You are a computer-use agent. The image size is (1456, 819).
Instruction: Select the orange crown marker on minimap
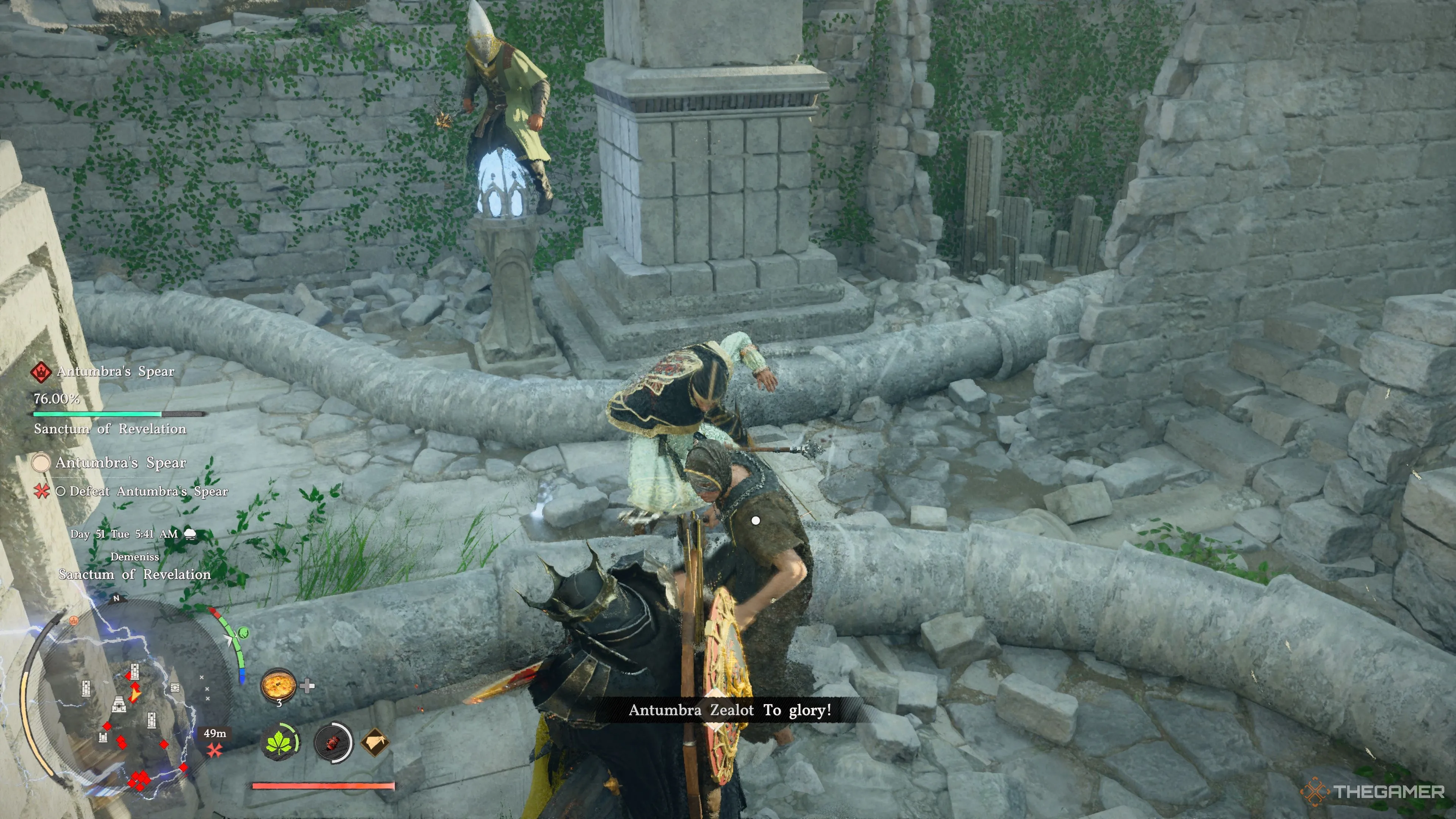coord(73,620)
